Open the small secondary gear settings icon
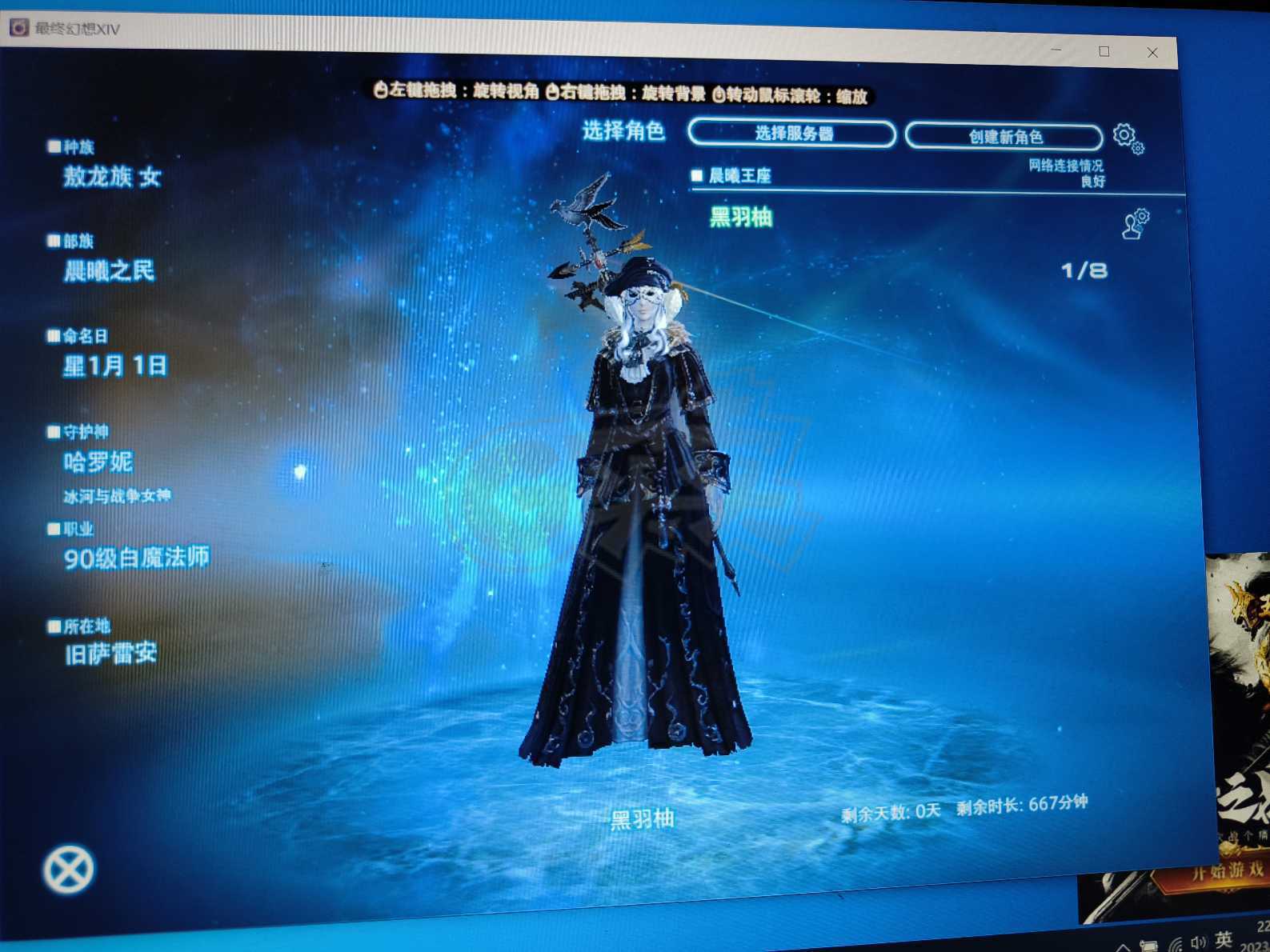This screenshot has width=1270, height=952. click(x=1139, y=147)
